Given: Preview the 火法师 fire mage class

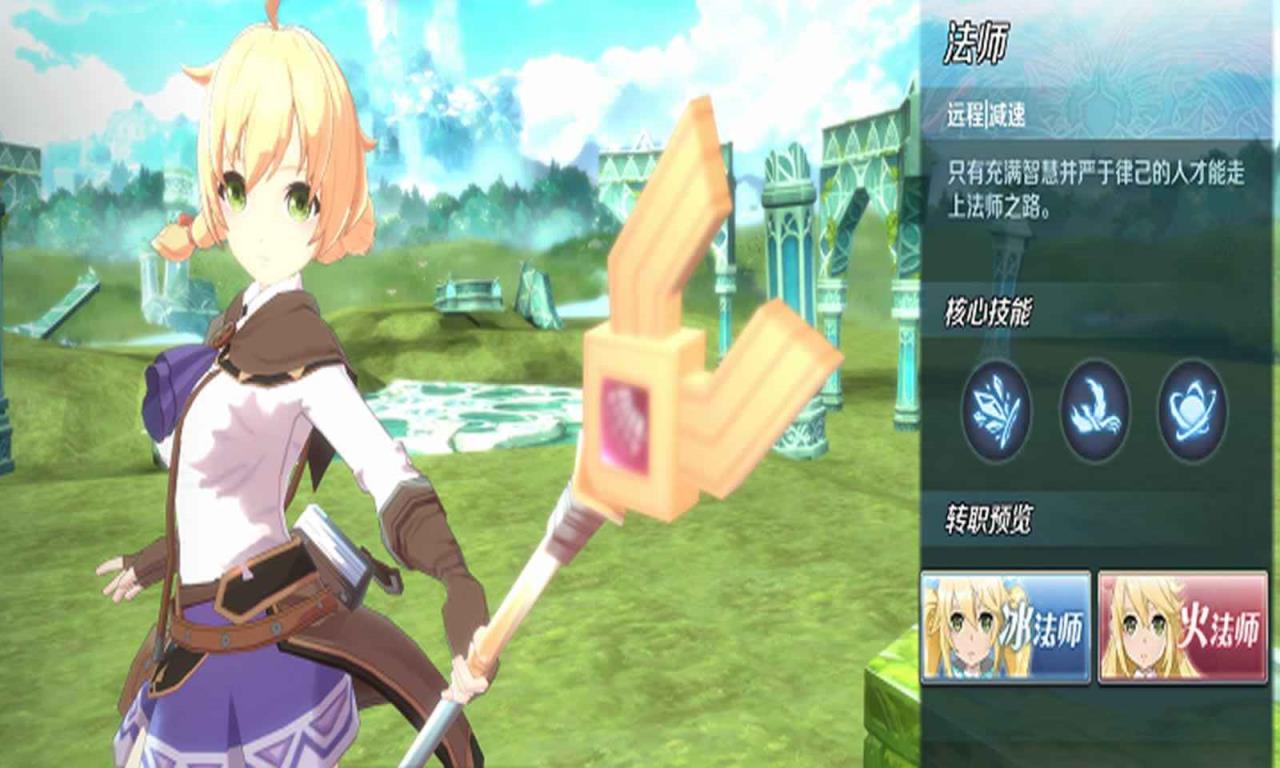Looking at the screenshot, I should click(1182, 627).
